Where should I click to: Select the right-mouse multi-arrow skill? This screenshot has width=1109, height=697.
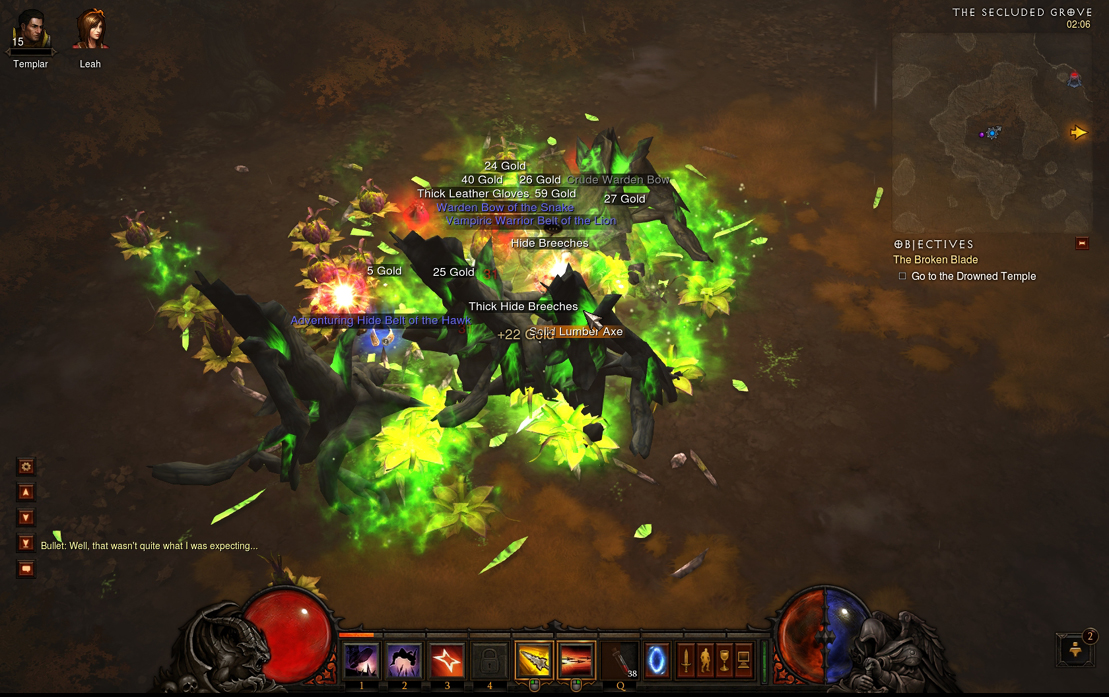[577, 660]
